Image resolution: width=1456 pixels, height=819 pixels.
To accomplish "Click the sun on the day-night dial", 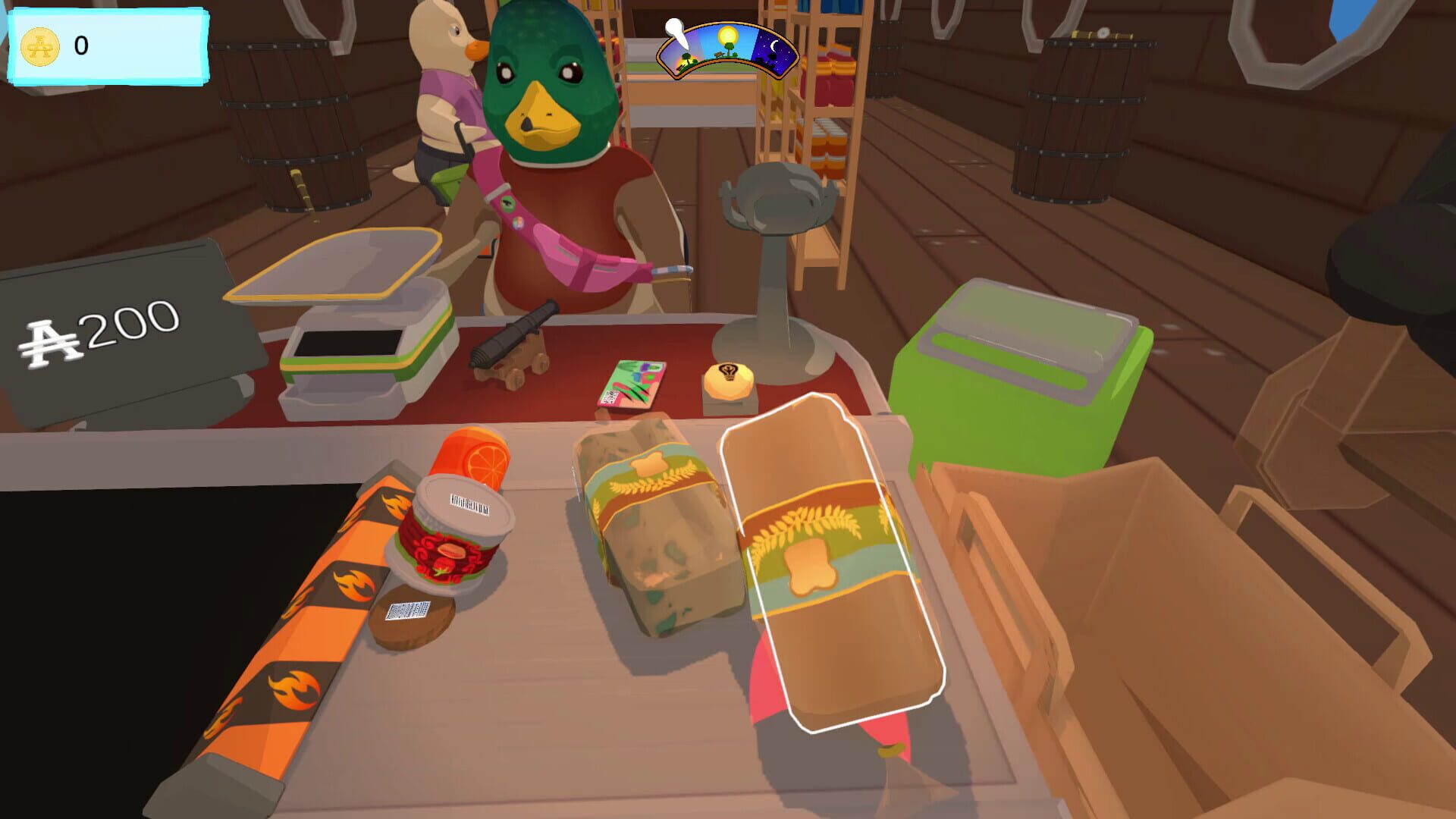I will pyautogui.click(x=728, y=35).
